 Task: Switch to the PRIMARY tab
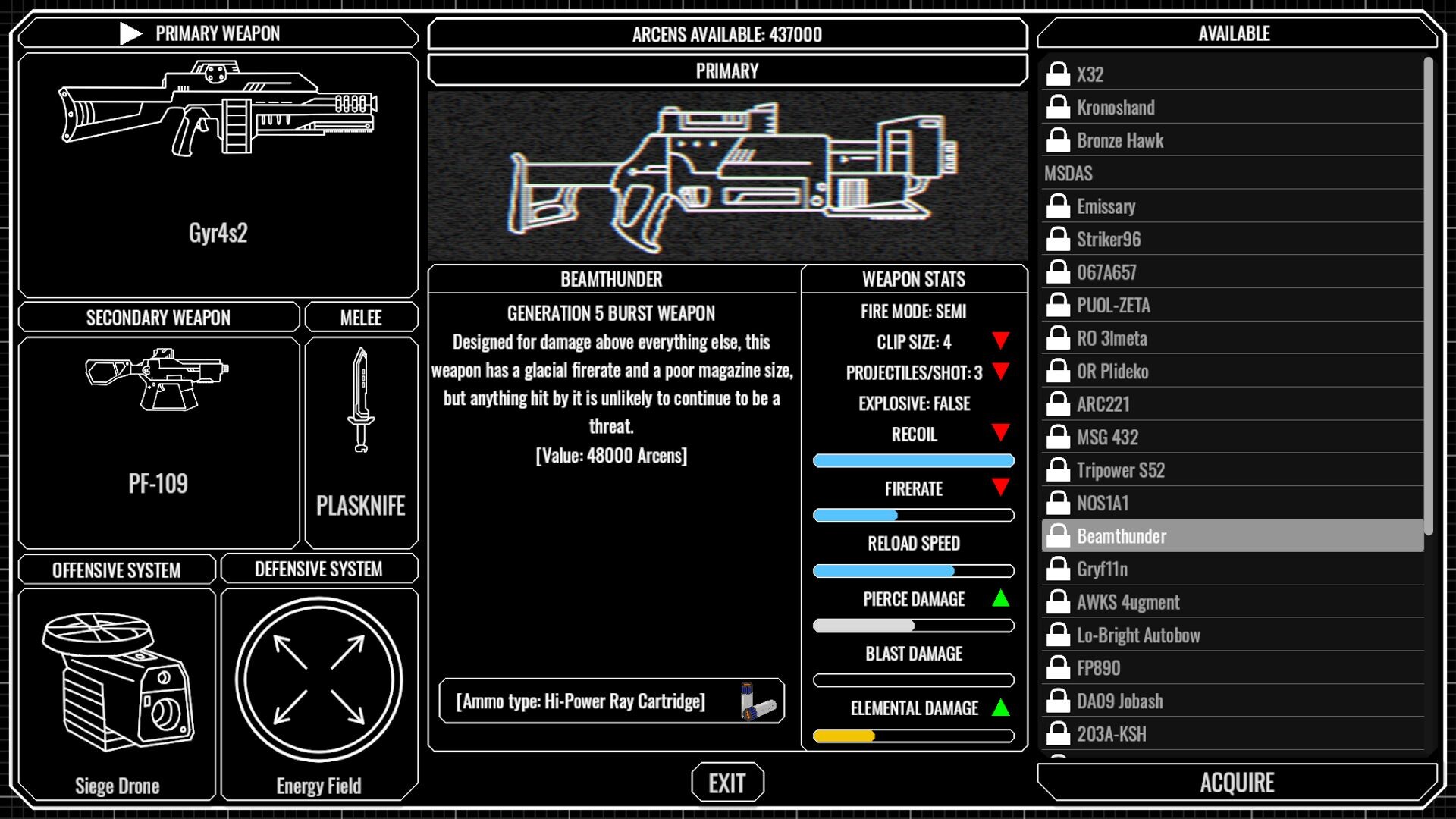(726, 71)
